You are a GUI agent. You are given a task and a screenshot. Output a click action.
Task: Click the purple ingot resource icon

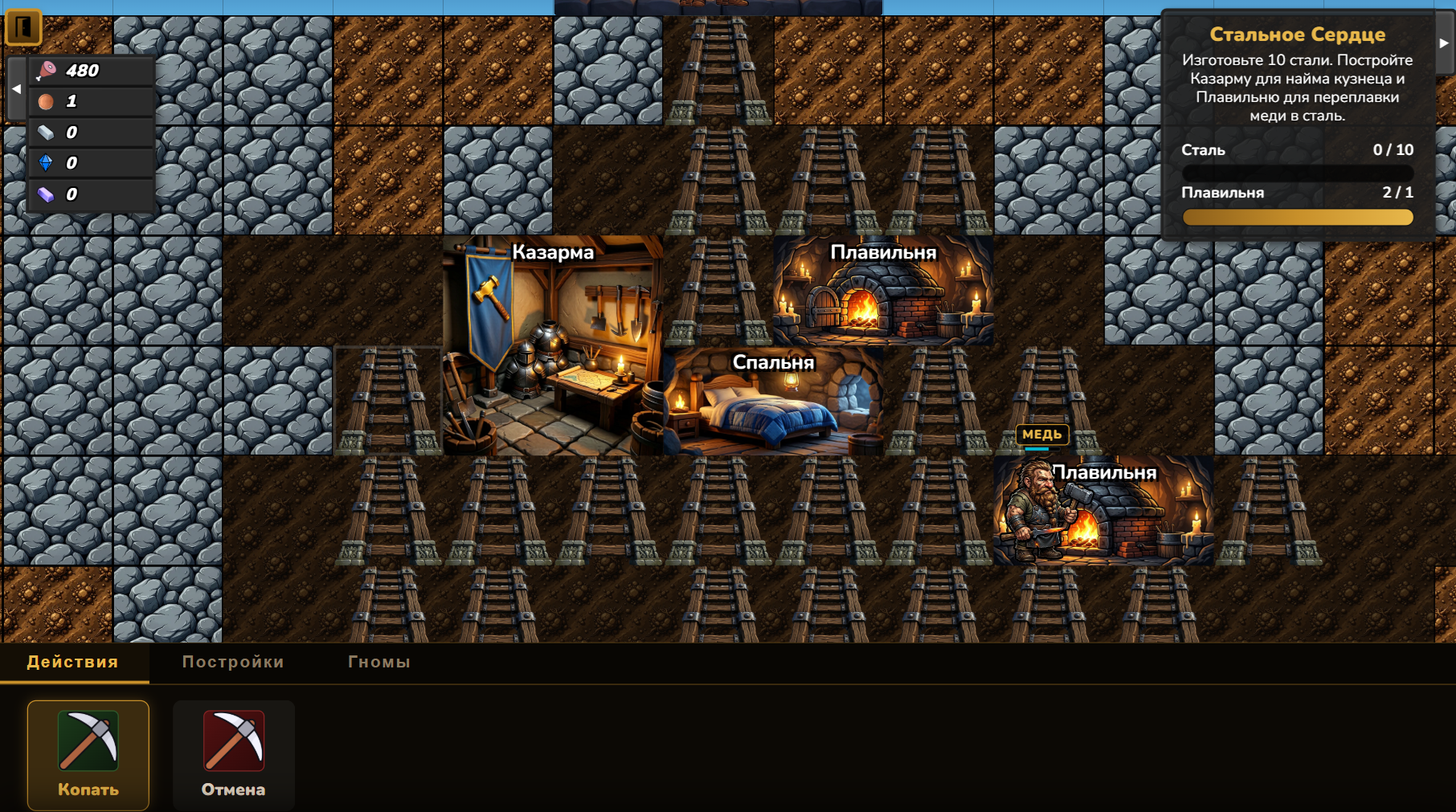point(46,193)
